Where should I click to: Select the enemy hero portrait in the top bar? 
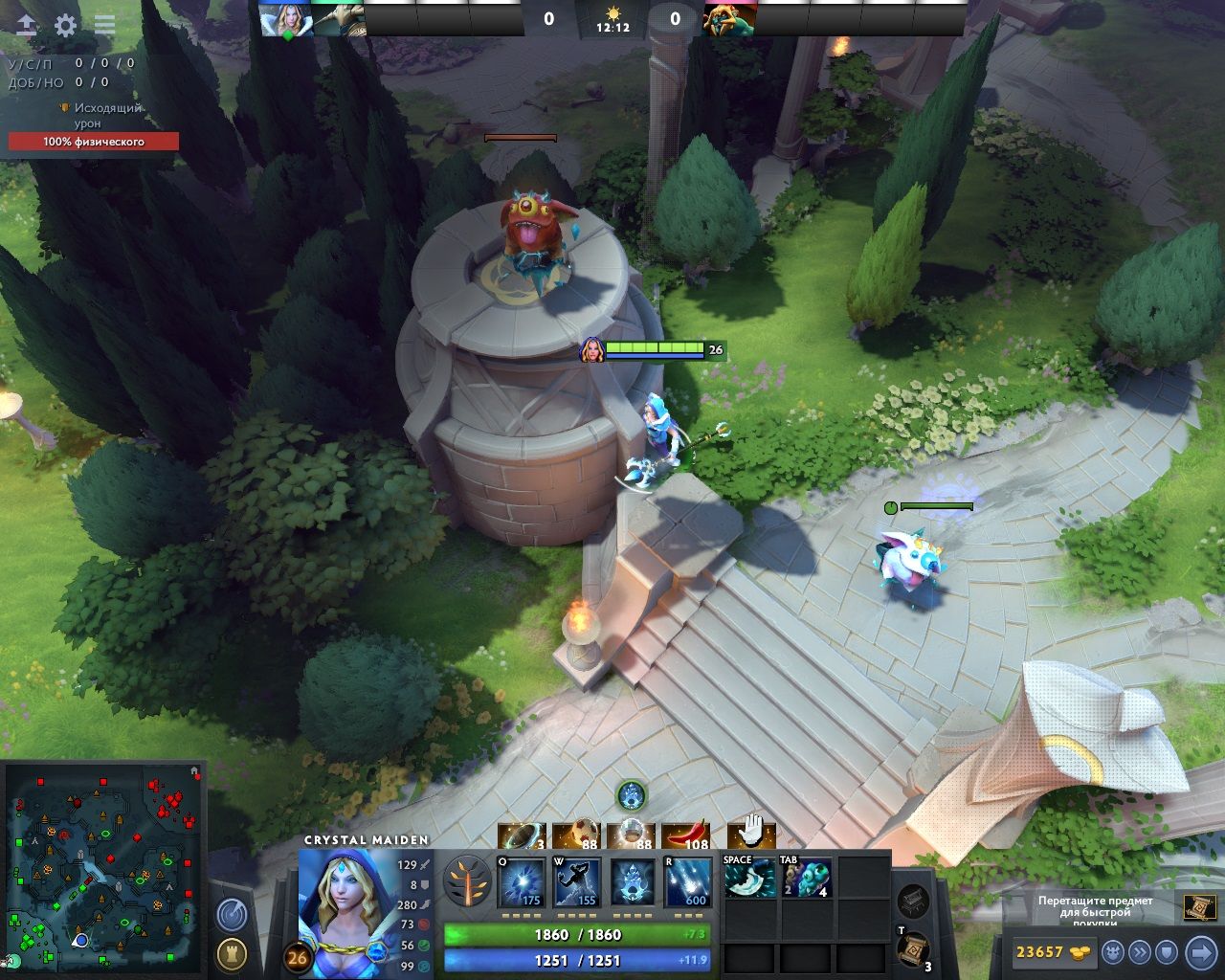[x=729, y=19]
